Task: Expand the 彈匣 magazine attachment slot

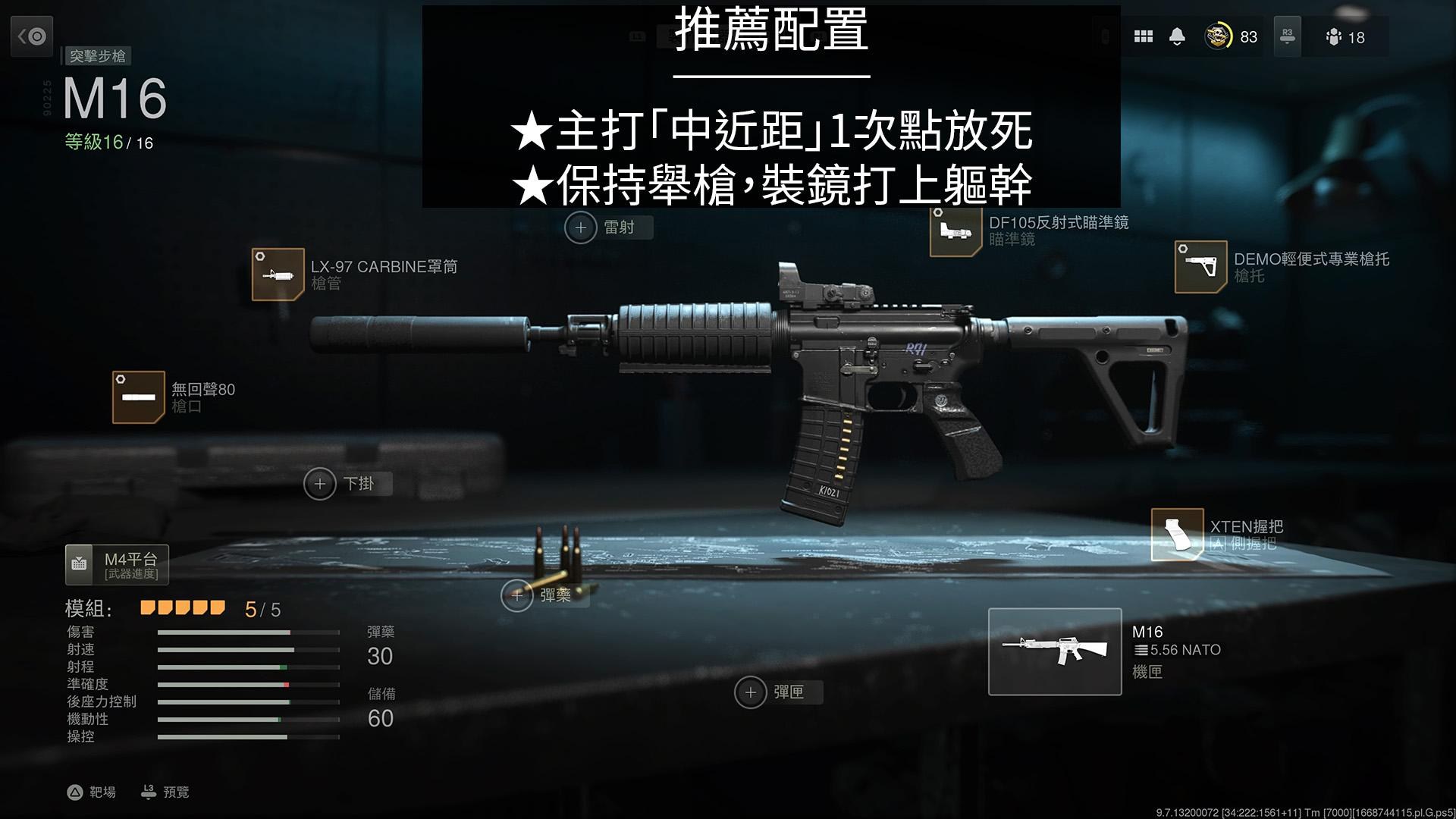Action: [750, 692]
